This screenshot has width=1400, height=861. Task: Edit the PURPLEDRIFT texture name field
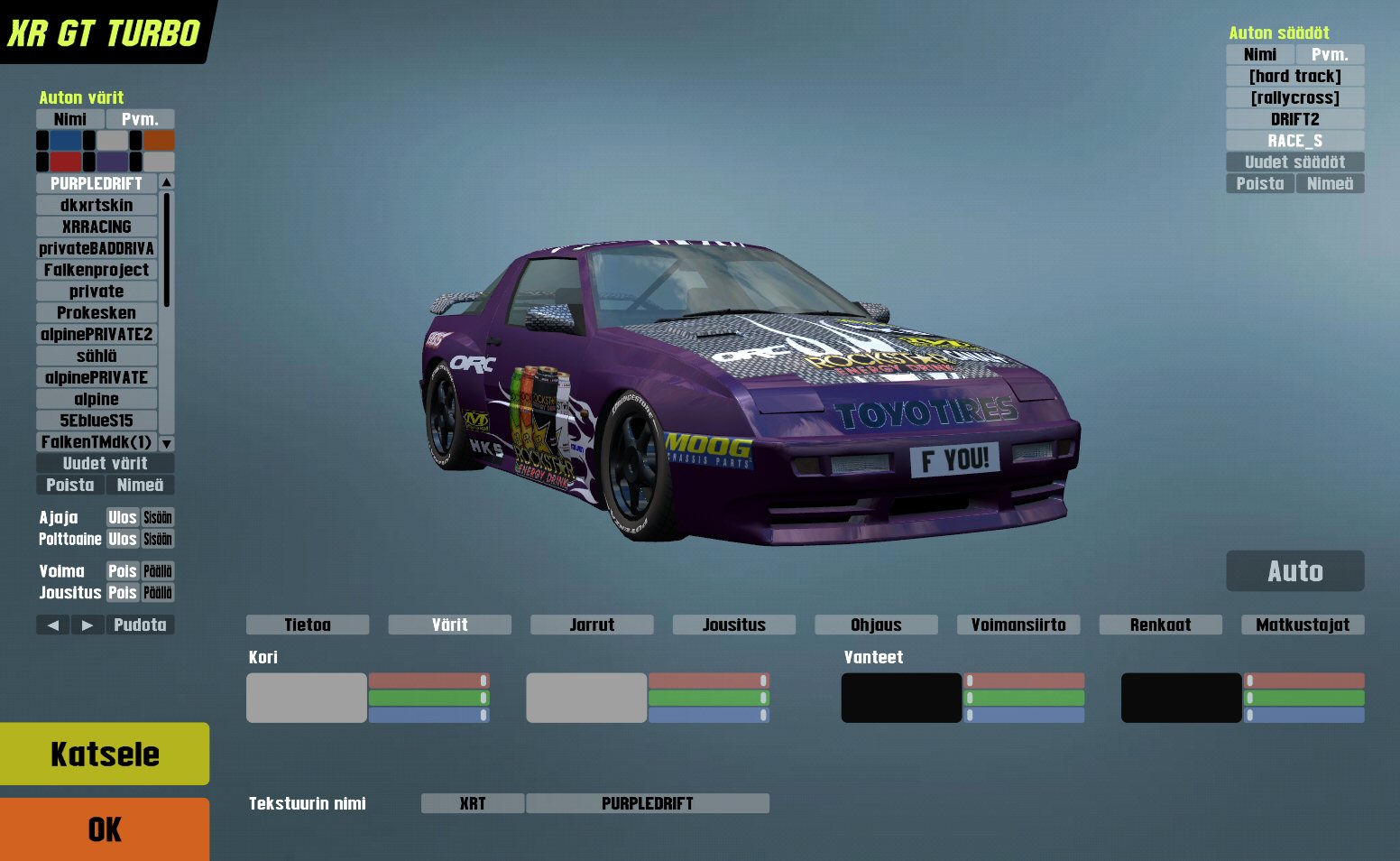tap(647, 803)
